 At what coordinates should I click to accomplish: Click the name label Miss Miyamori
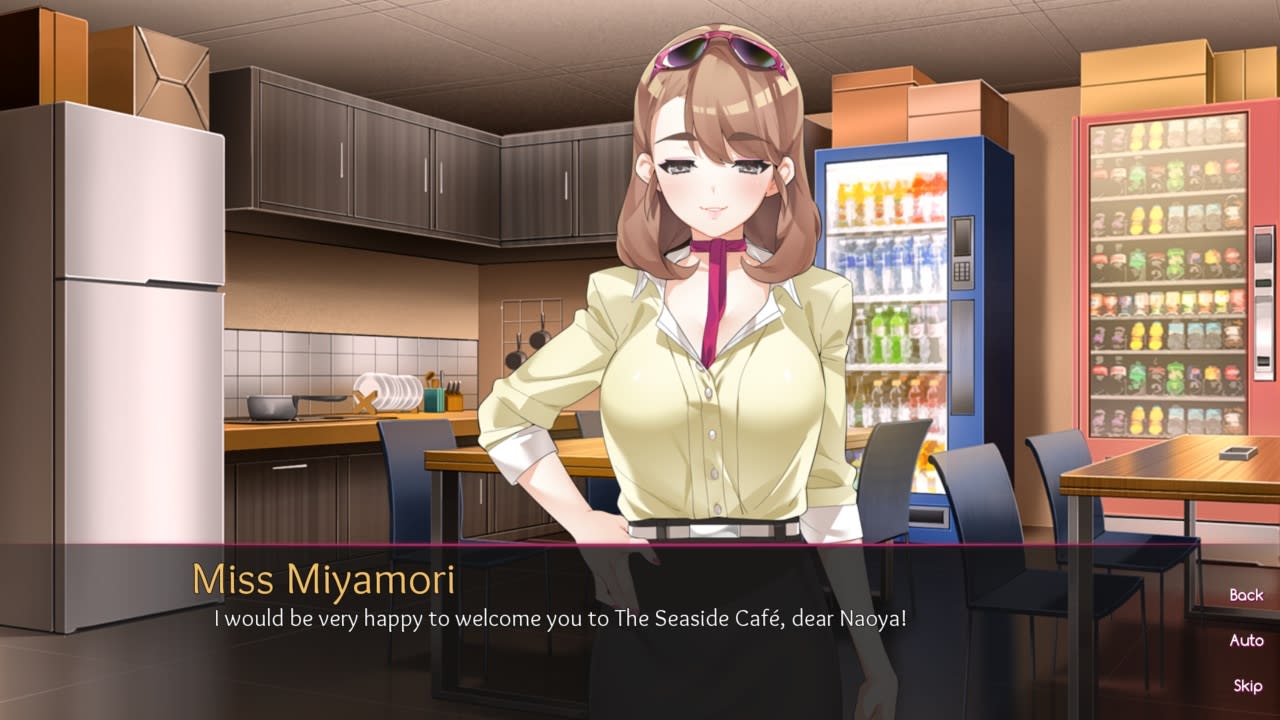pos(327,578)
